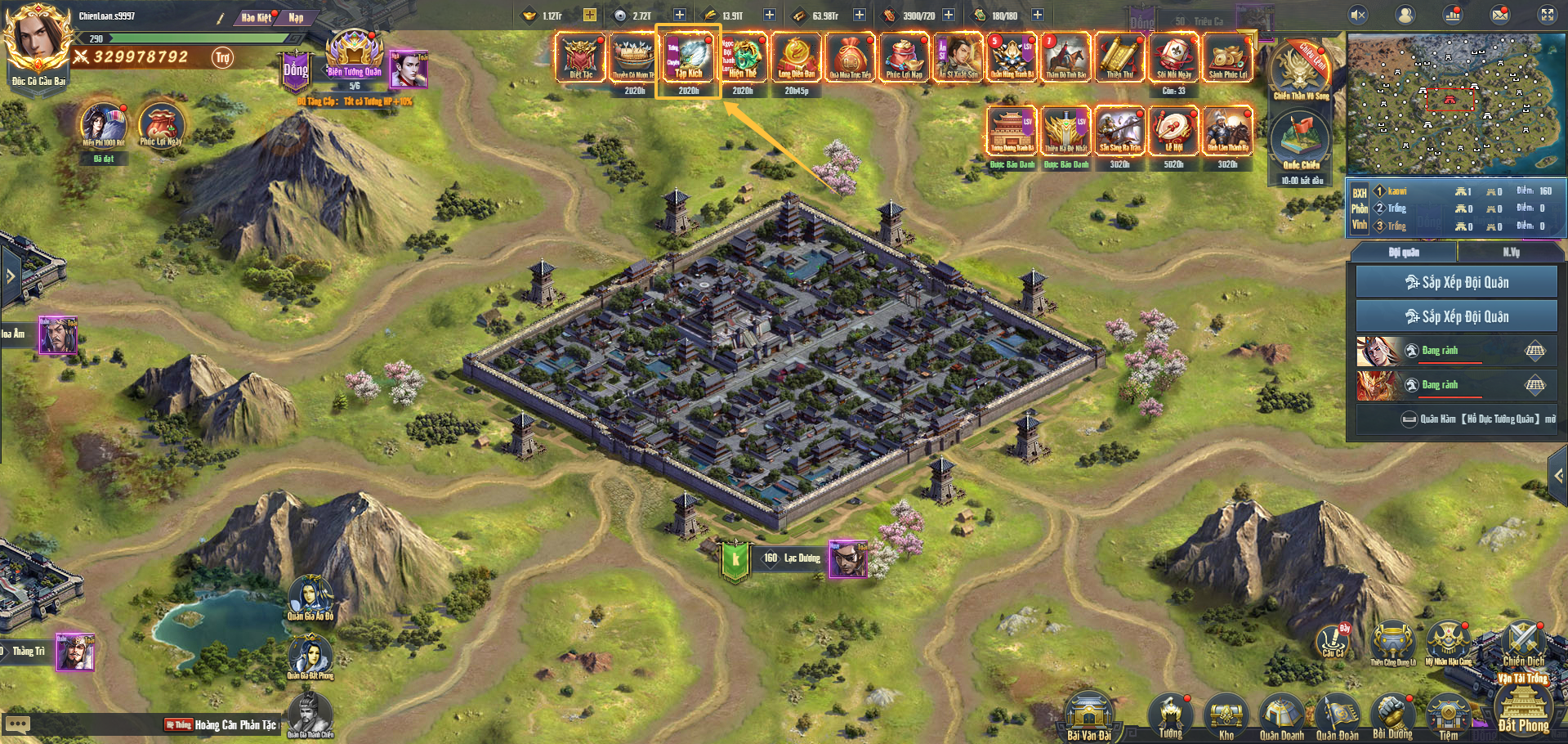The width and height of the screenshot is (1568, 744).
Task: Open the Hào Kiệt panel
Action: [257, 17]
